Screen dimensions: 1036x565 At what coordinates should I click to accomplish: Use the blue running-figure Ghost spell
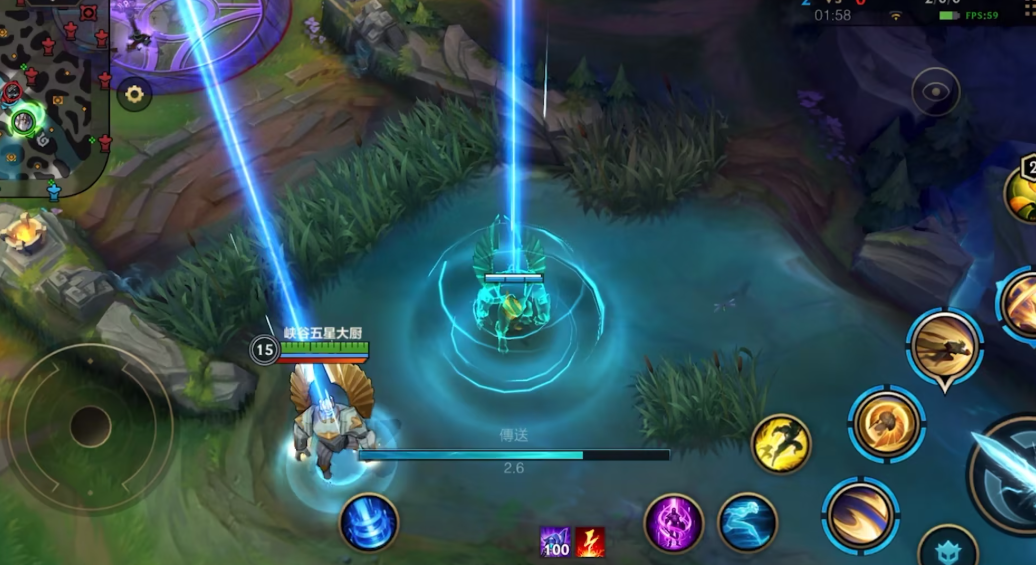pos(747,522)
